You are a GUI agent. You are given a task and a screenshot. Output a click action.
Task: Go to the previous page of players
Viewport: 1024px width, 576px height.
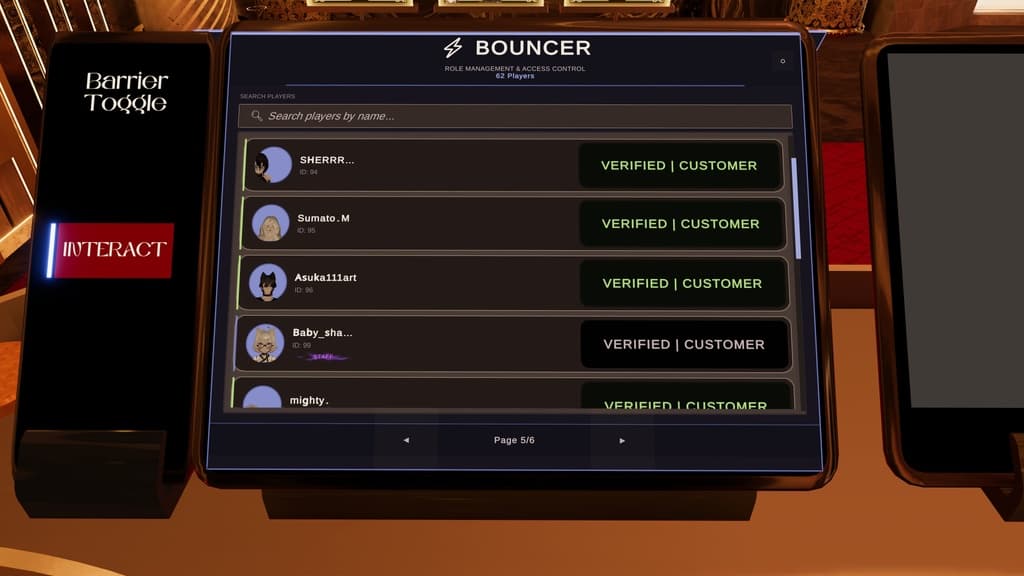406,440
